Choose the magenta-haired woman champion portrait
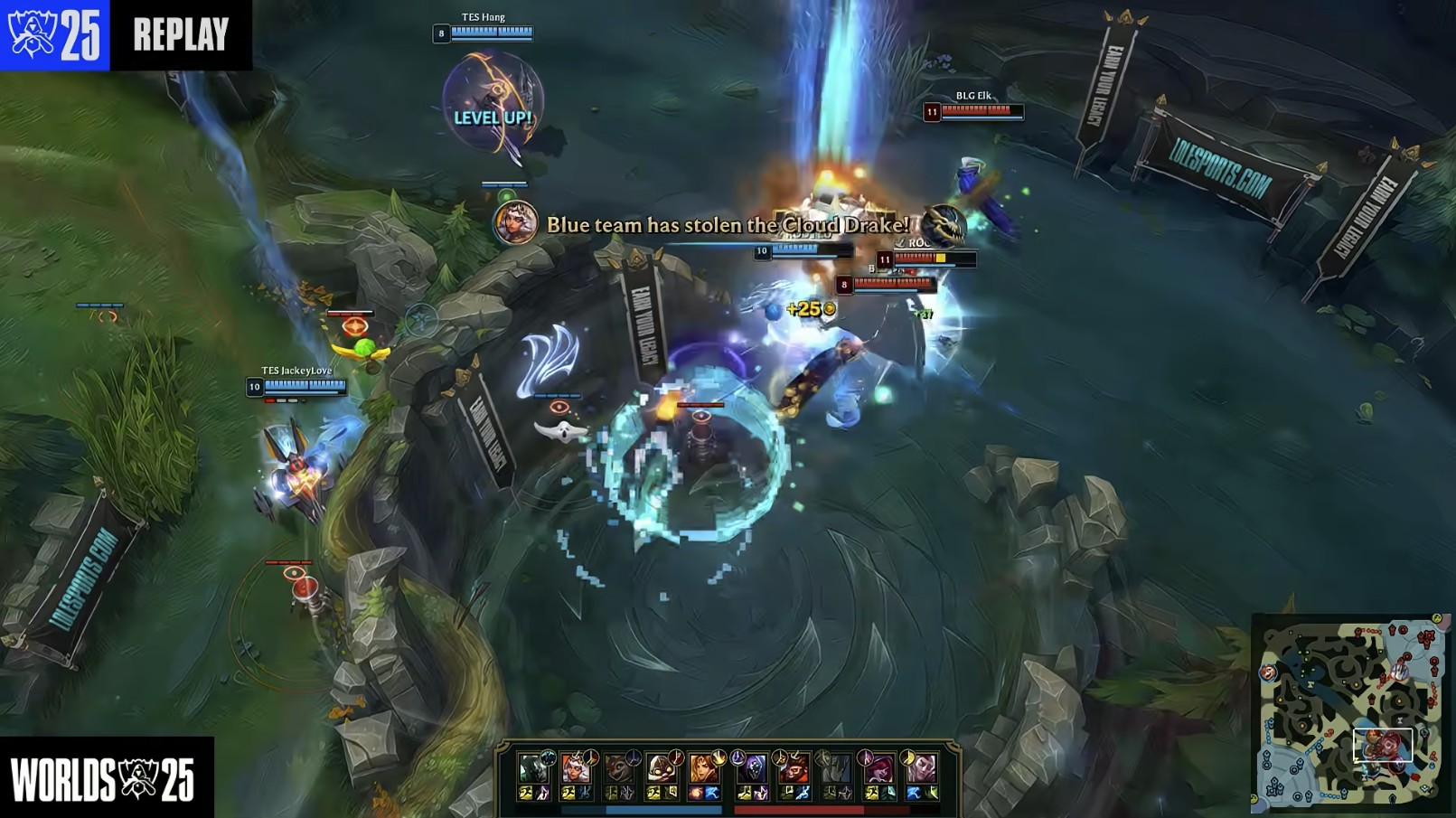This screenshot has width=1456, height=818. (878, 768)
